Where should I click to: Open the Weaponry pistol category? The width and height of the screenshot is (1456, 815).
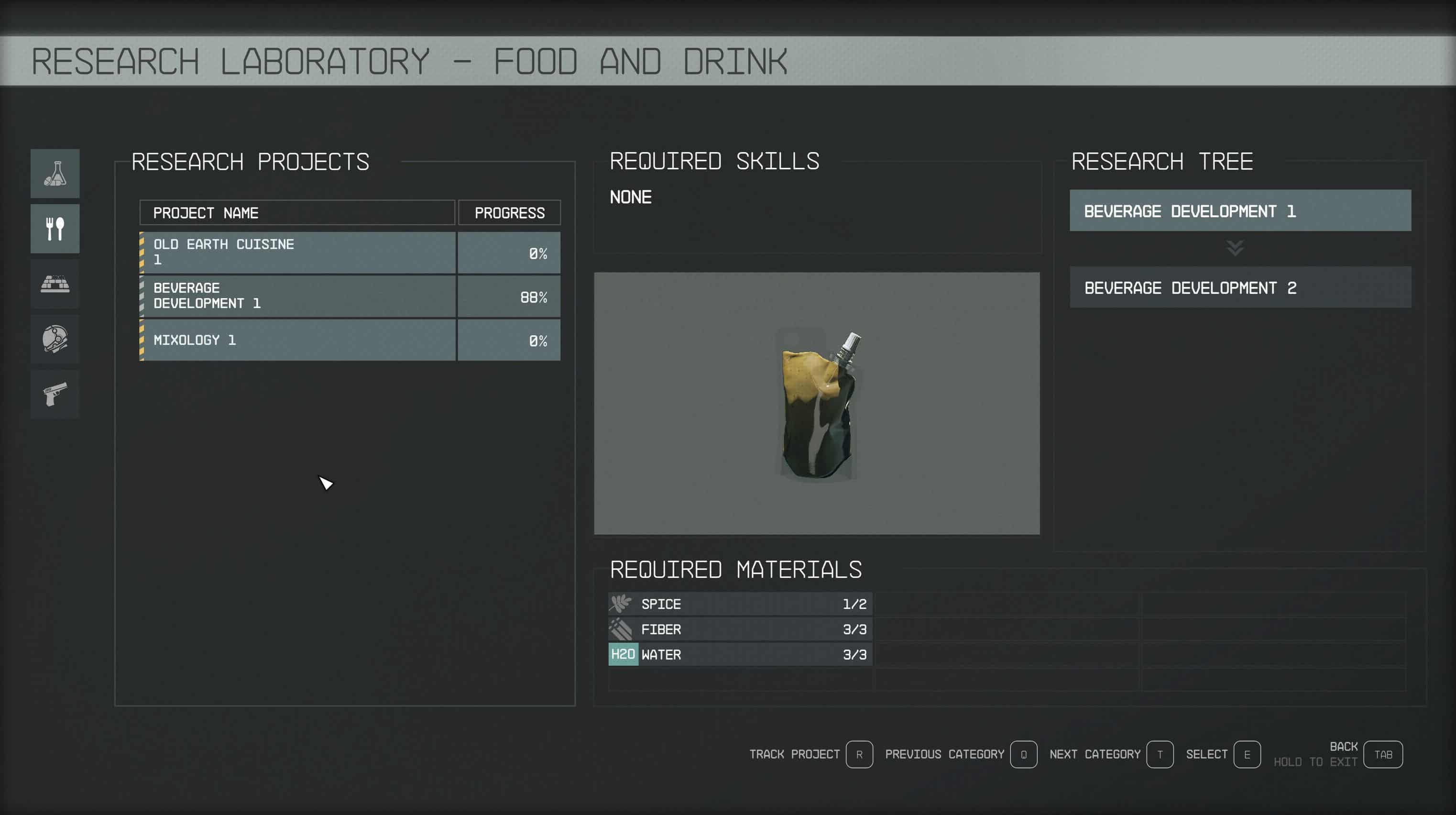pyautogui.click(x=55, y=394)
